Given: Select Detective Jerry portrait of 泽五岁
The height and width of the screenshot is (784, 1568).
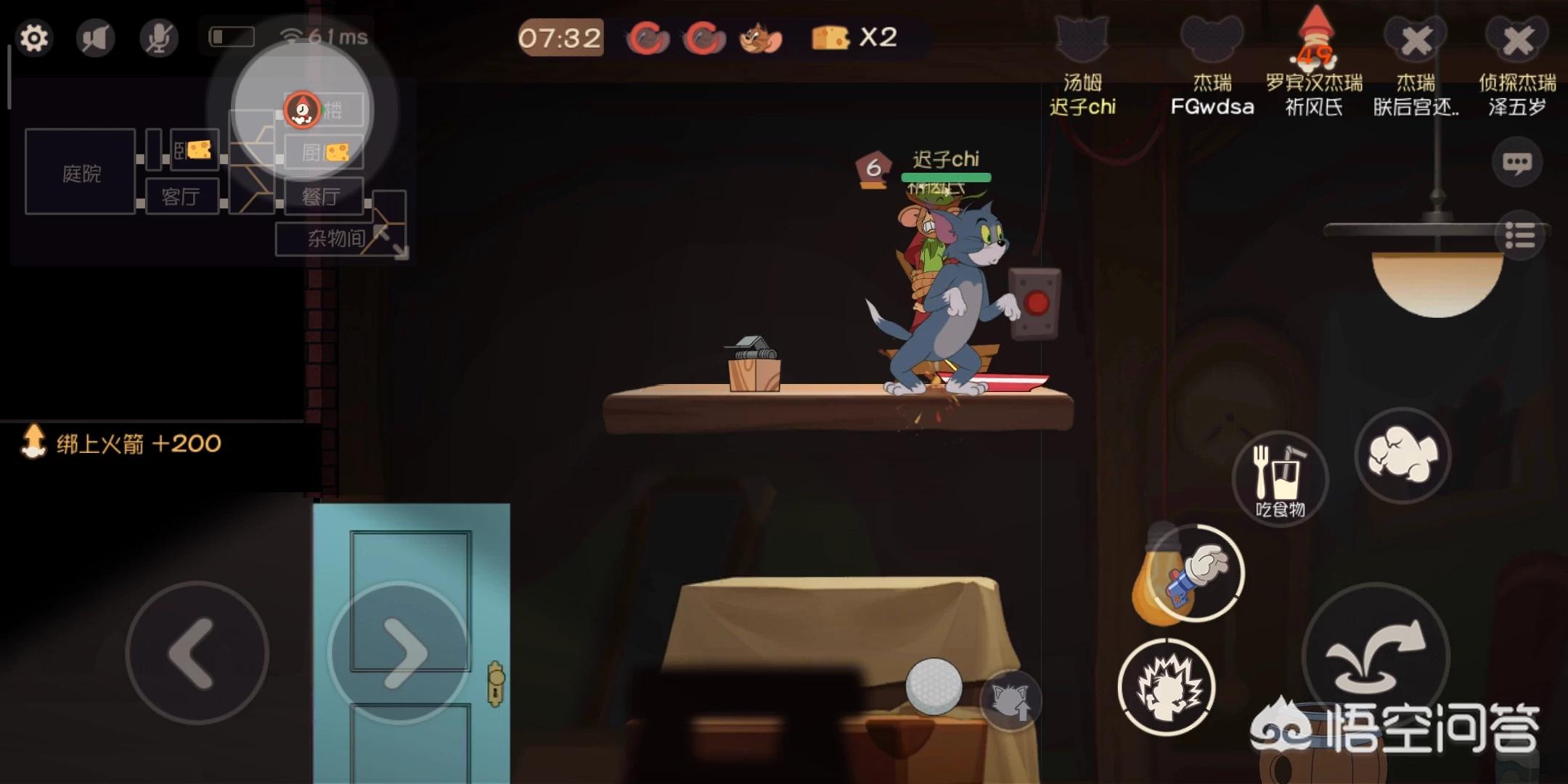Looking at the screenshot, I should (x=1517, y=40).
